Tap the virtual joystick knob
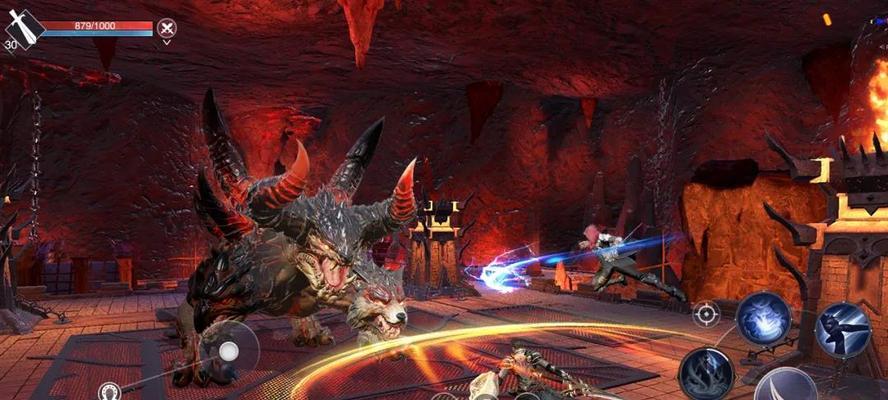Image resolution: width=888 pixels, height=400 pixels. pyautogui.click(x=229, y=350)
